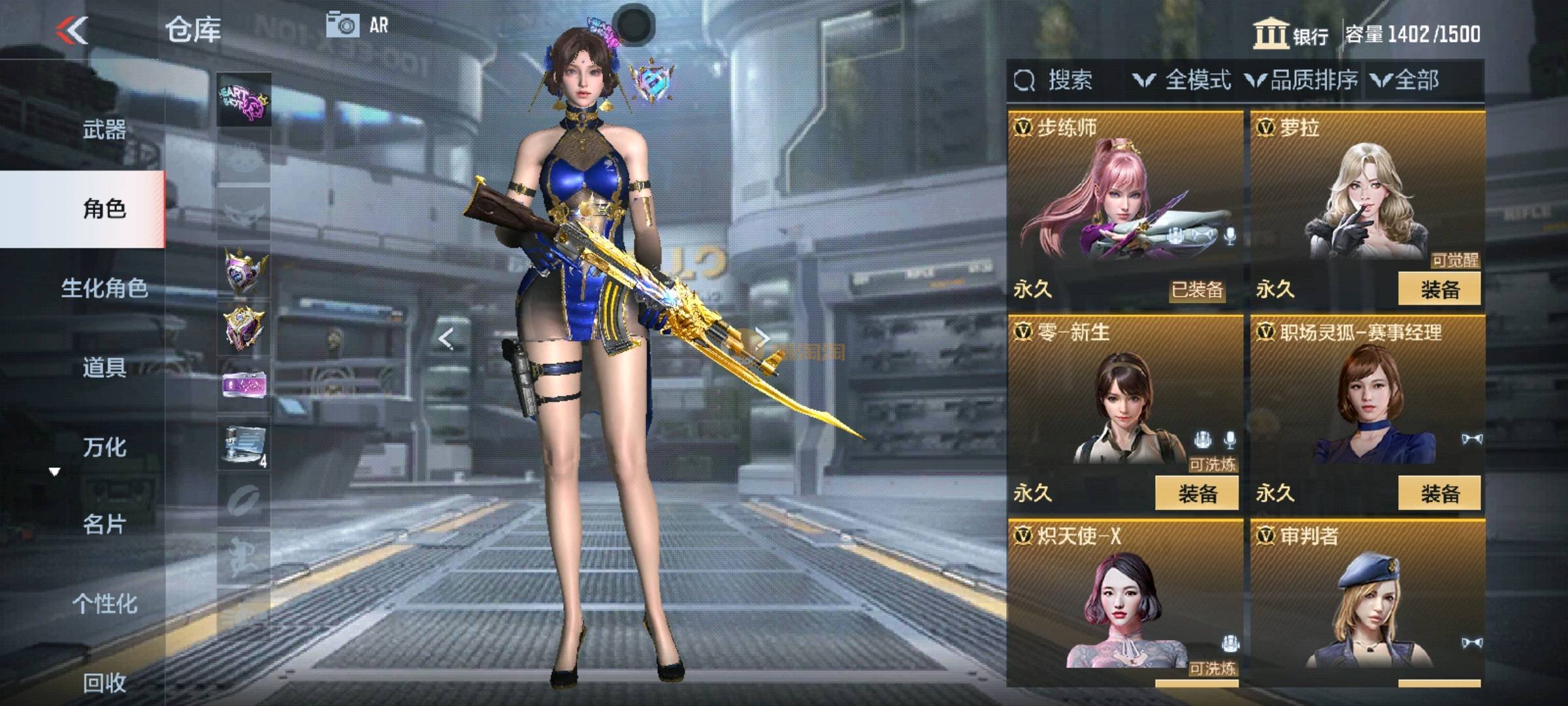Open the 全模式 mode filter dropdown

pyautogui.click(x=1183, y=80)
